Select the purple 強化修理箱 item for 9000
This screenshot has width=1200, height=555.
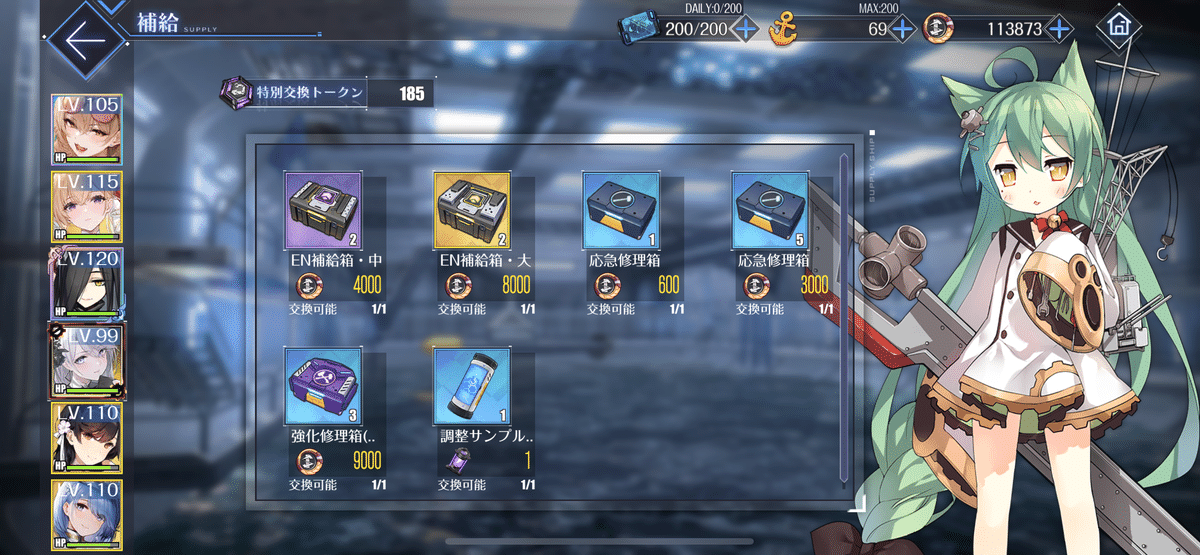click(x=323, y=386)
